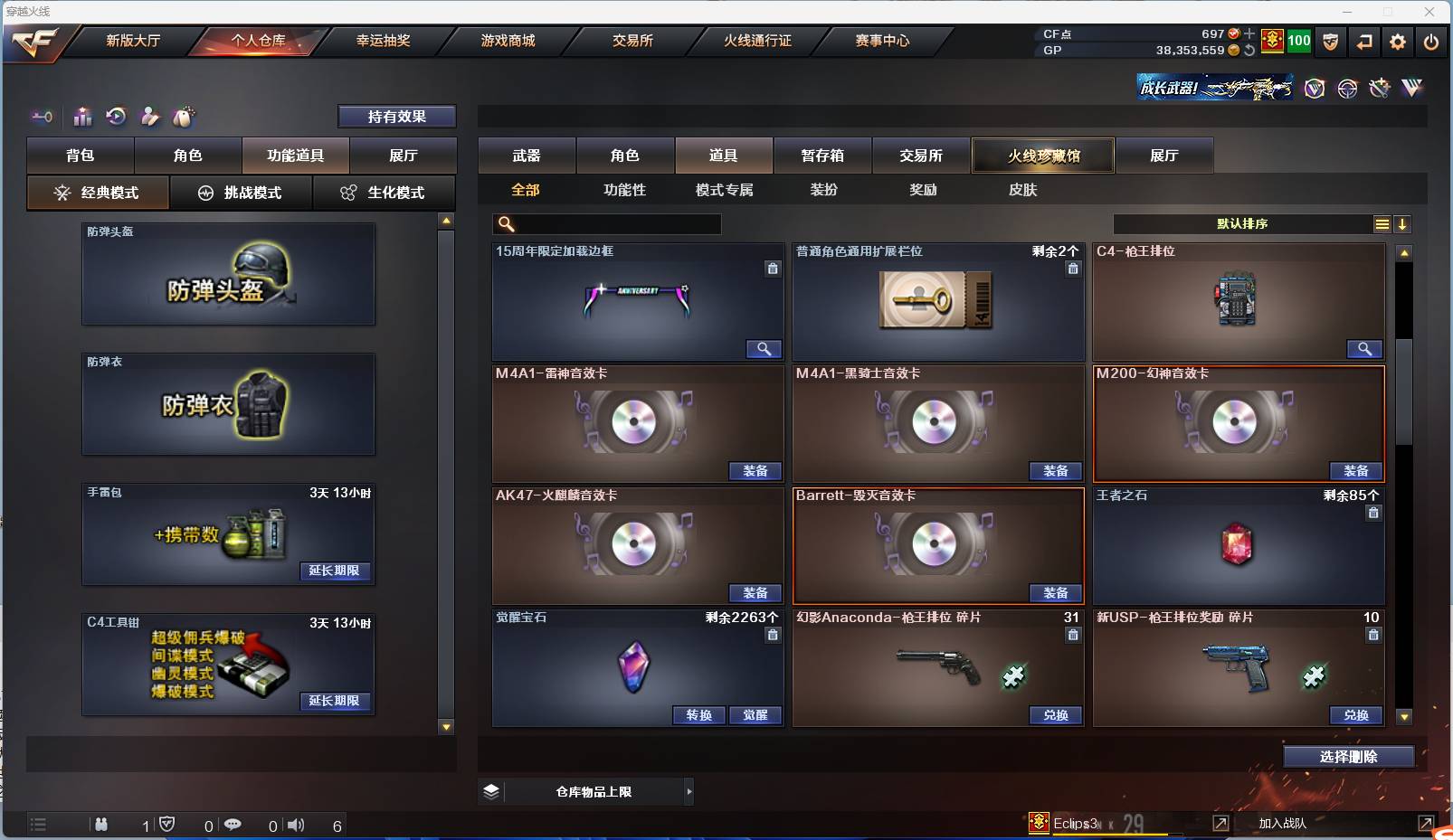Click the wrench upgrade icon near top right
1453x840 pixels.
coord(1380,88)
